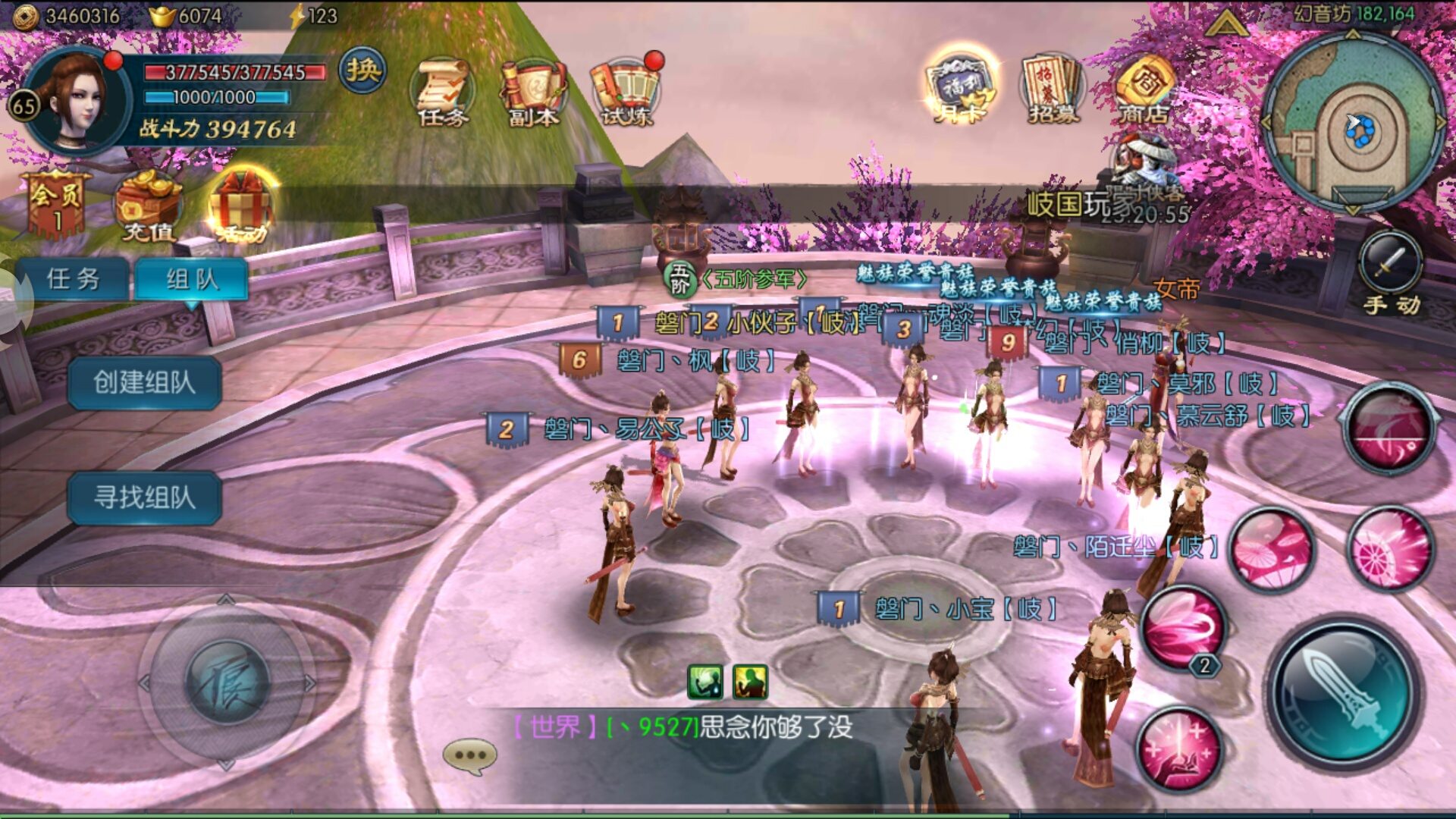Open the chat speech bubble

(470, 756)
